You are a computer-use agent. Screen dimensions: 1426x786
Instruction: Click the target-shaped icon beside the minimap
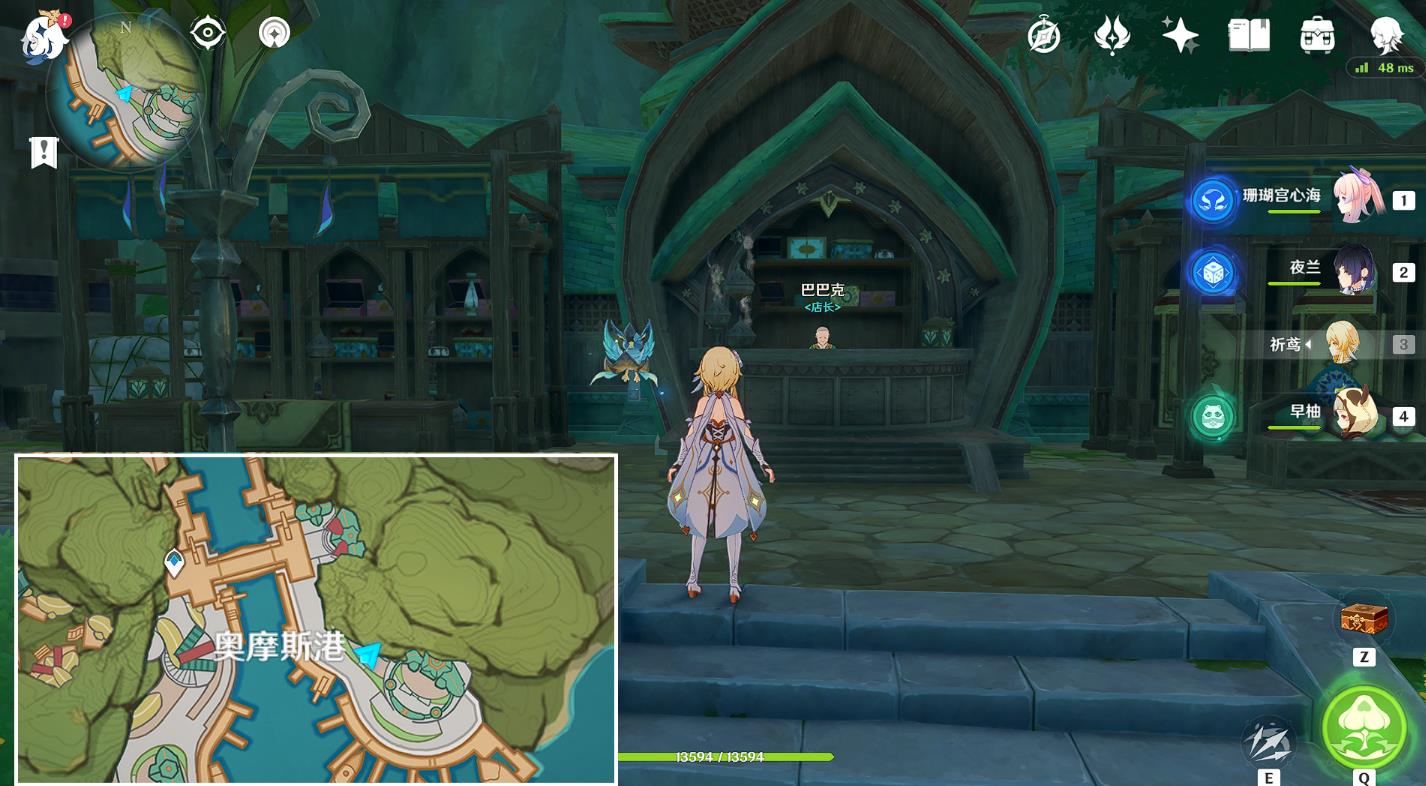pos(207,33)
